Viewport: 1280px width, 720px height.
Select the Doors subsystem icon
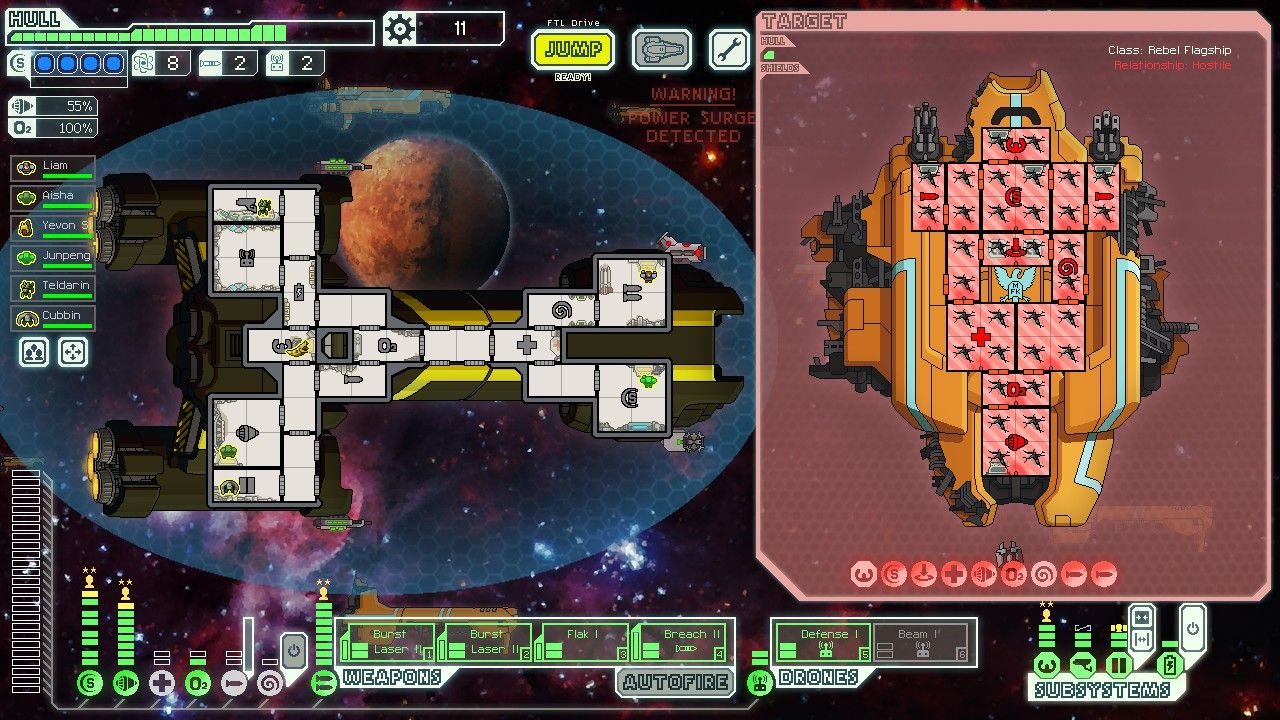pyautogui.click(x=1118, y=665)
